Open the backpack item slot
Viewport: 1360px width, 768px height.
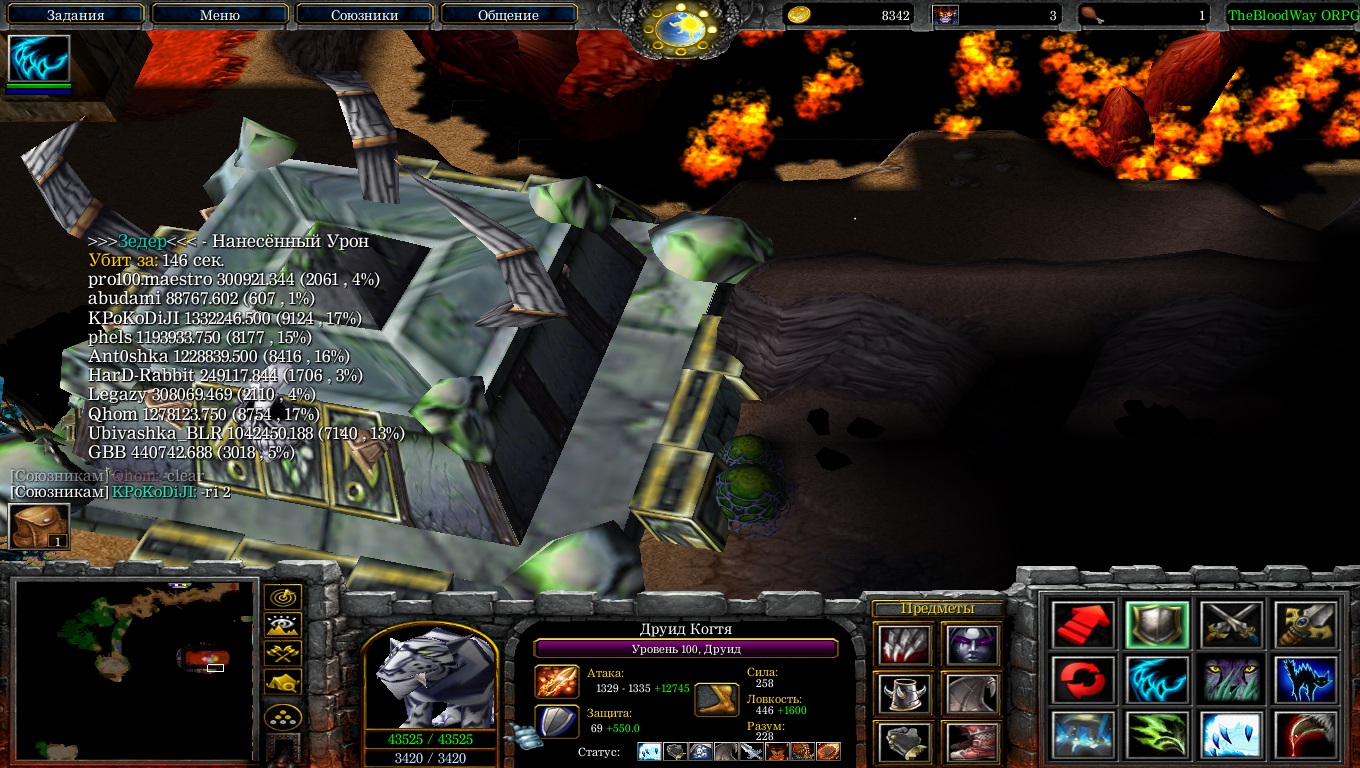39,526
